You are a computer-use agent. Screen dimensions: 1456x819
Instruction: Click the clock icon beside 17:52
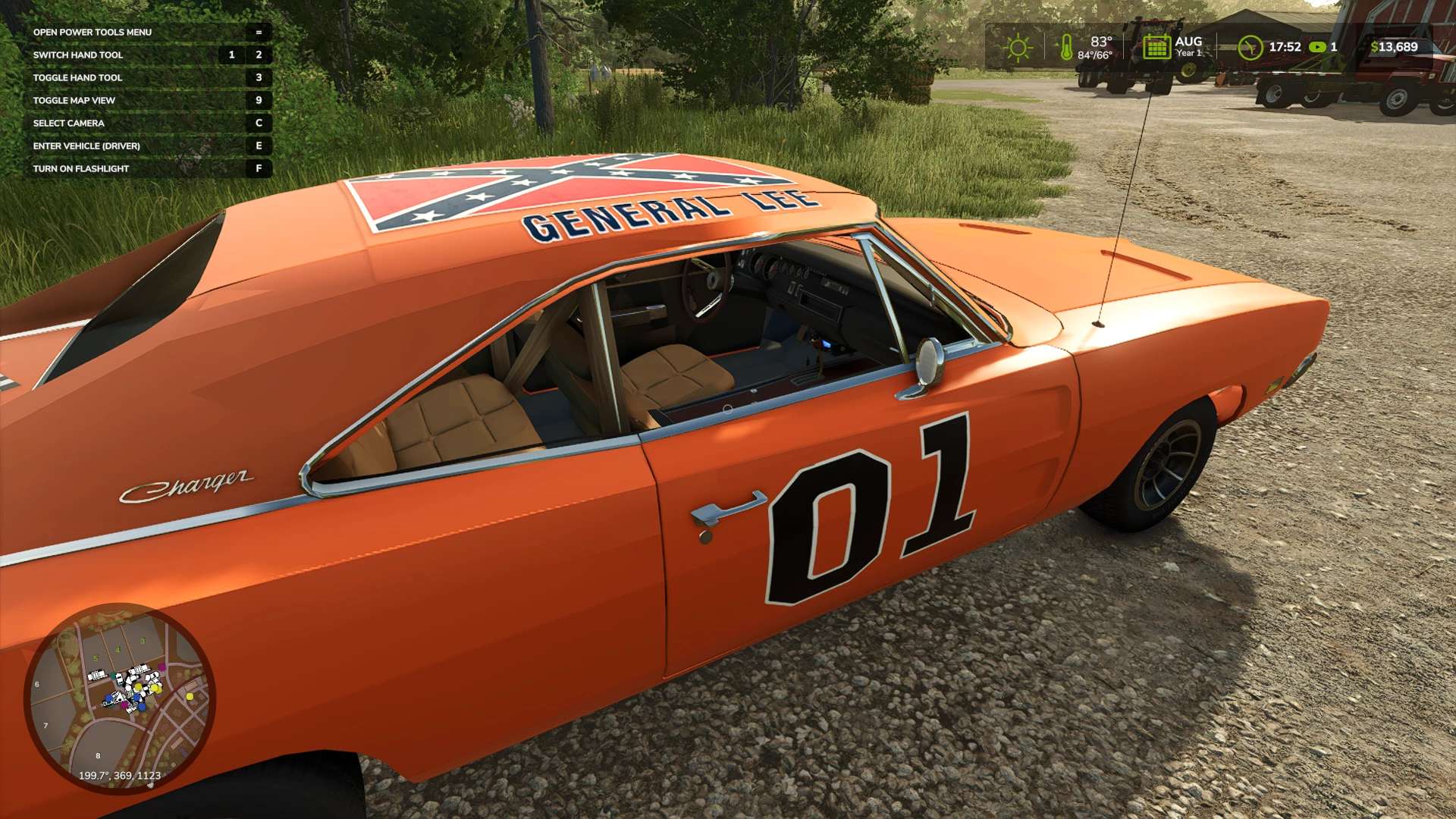(x=1249, y=48)
